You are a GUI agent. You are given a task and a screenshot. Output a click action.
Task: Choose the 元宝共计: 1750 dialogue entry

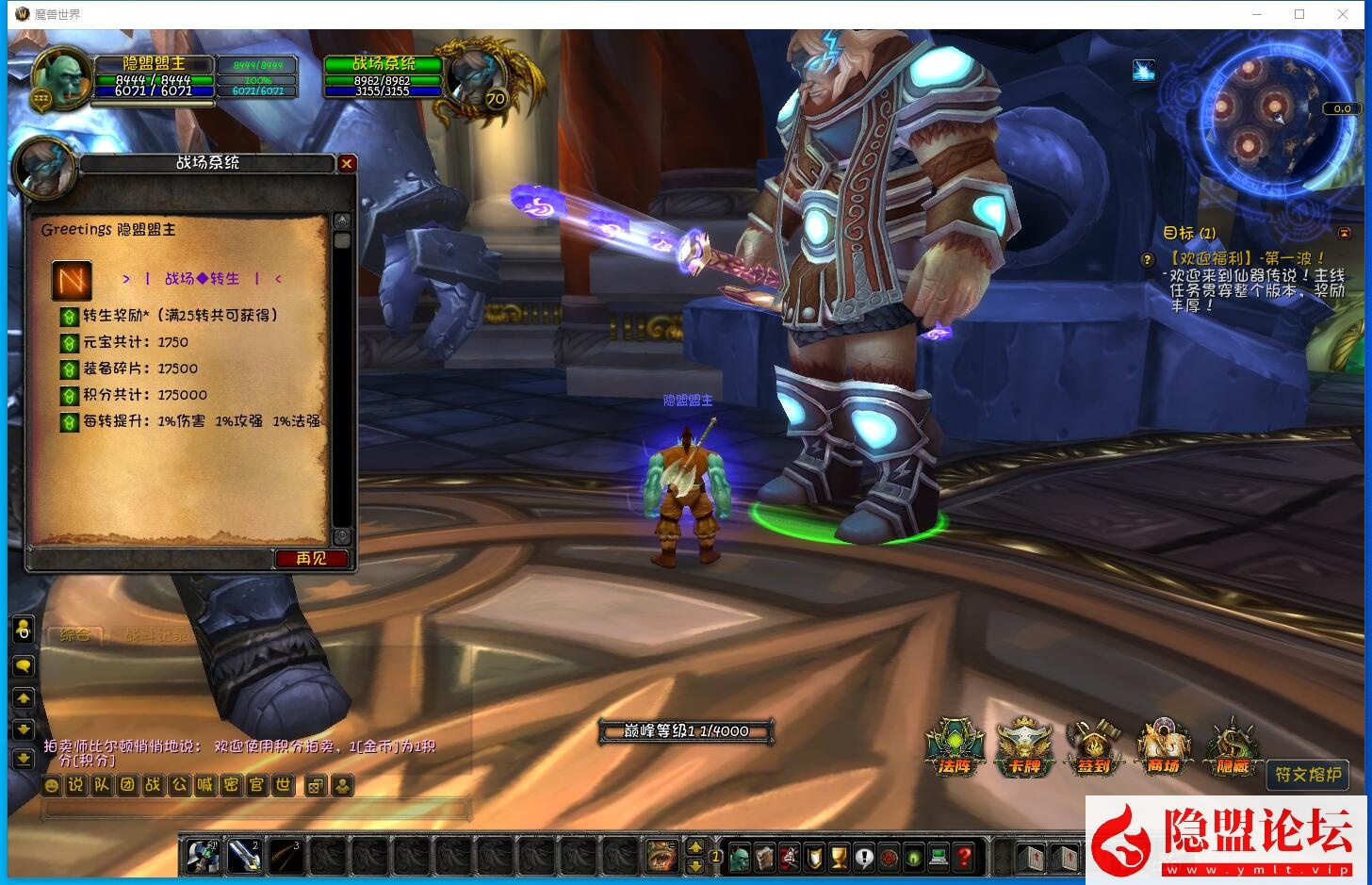click(135, 342)
